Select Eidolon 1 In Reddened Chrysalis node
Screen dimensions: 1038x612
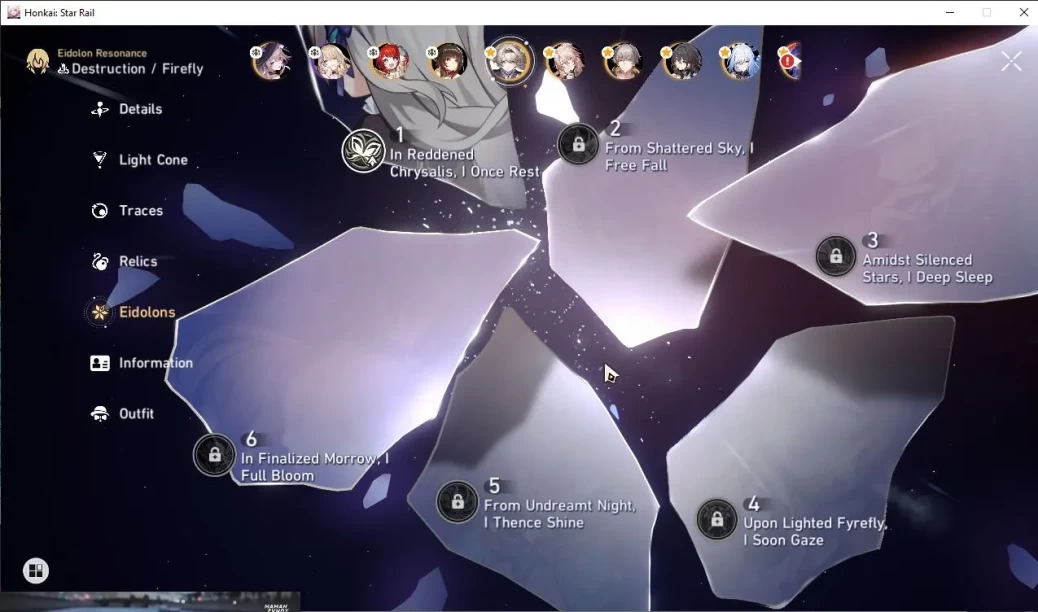364,151
